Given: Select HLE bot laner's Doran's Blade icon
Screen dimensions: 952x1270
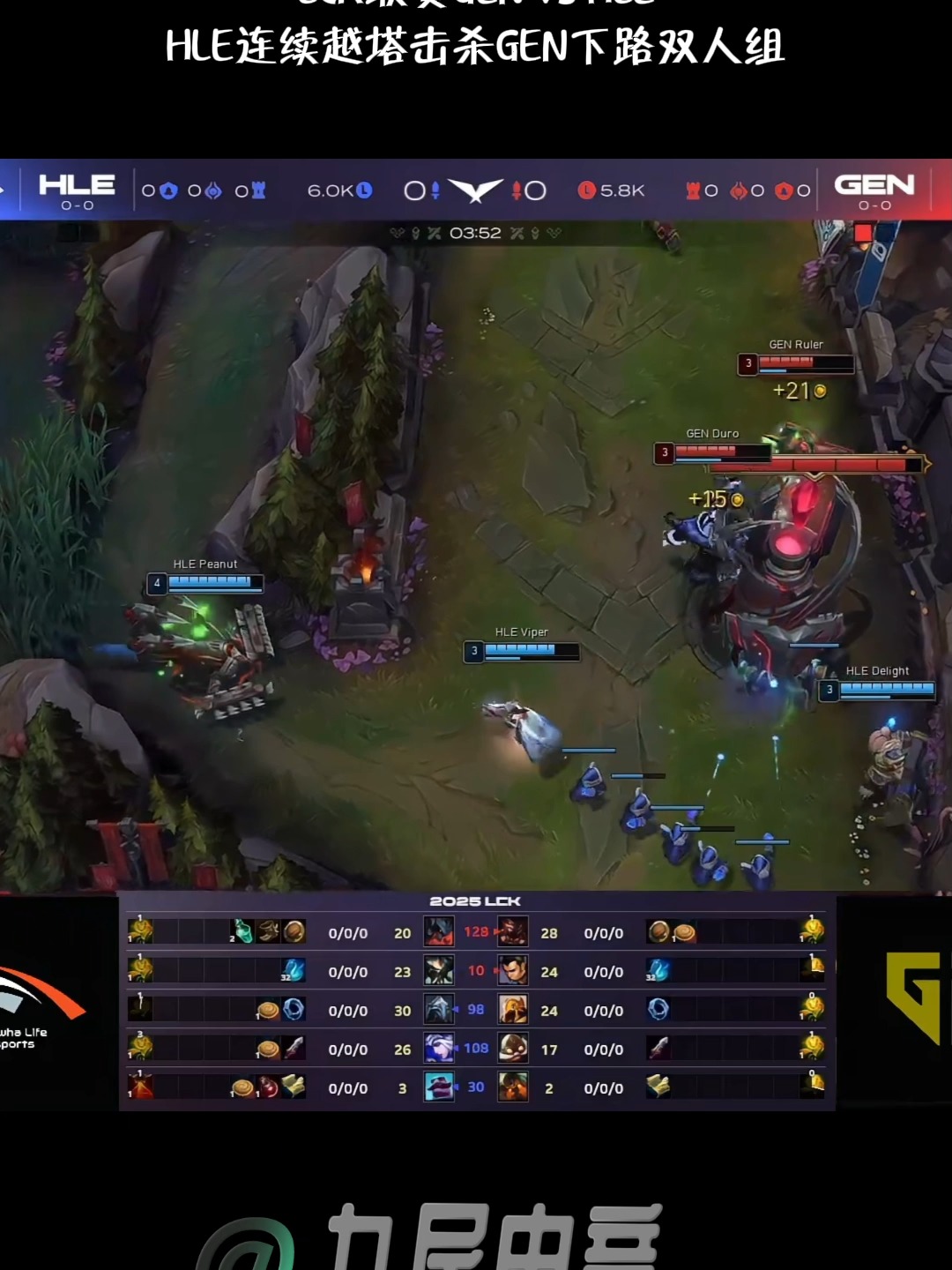Looking at the screenshot, I should pos(294,1048).
